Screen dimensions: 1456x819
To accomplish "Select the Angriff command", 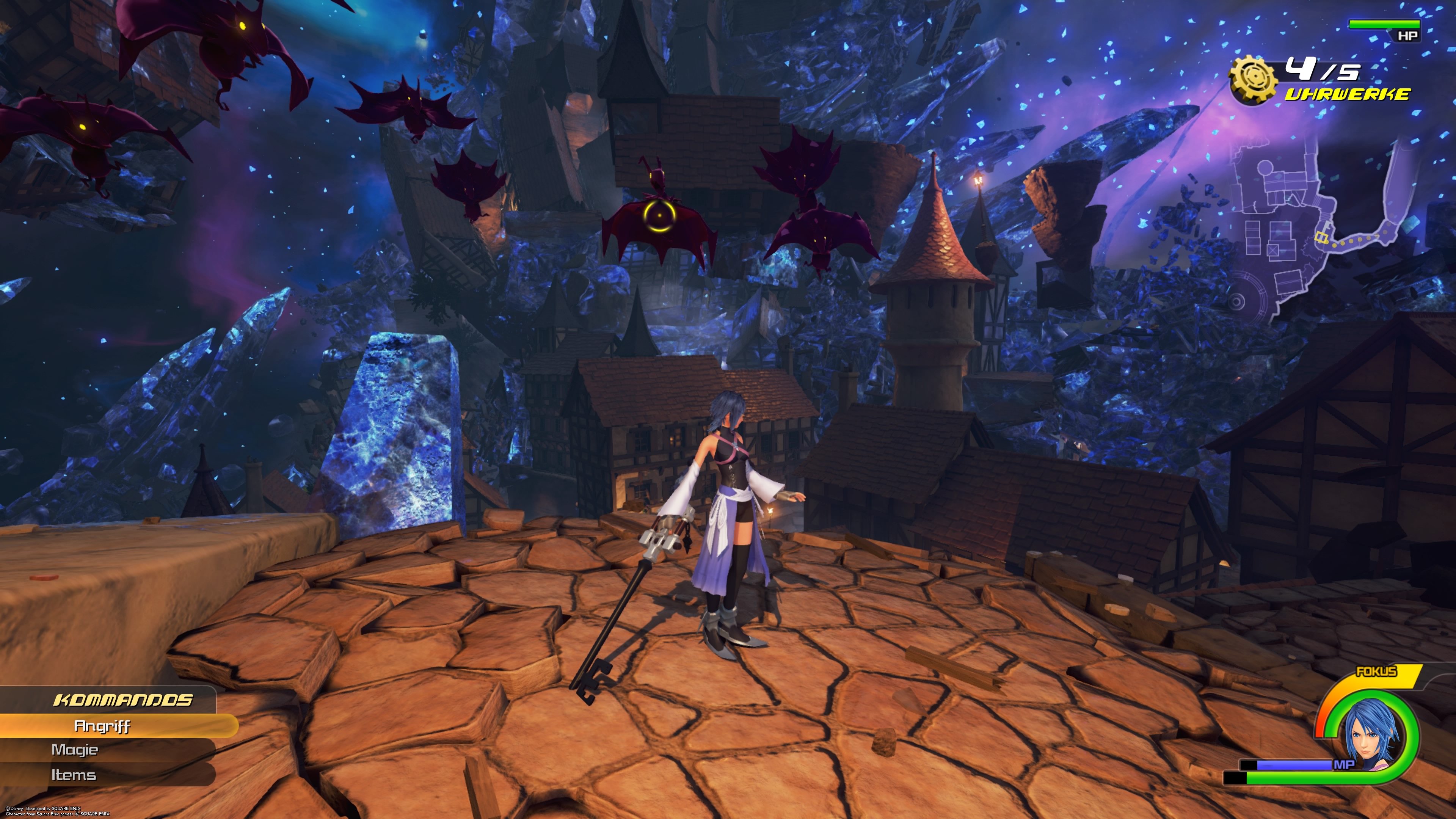I will click(x=102, y=726).
